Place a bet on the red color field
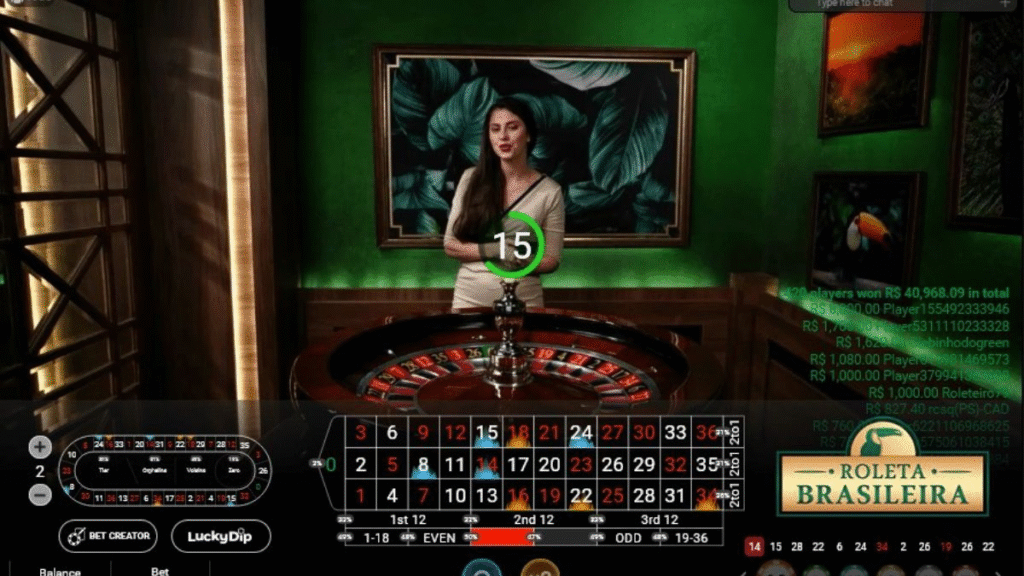This screenshot has height=576, width=1024. pos(503,538)
